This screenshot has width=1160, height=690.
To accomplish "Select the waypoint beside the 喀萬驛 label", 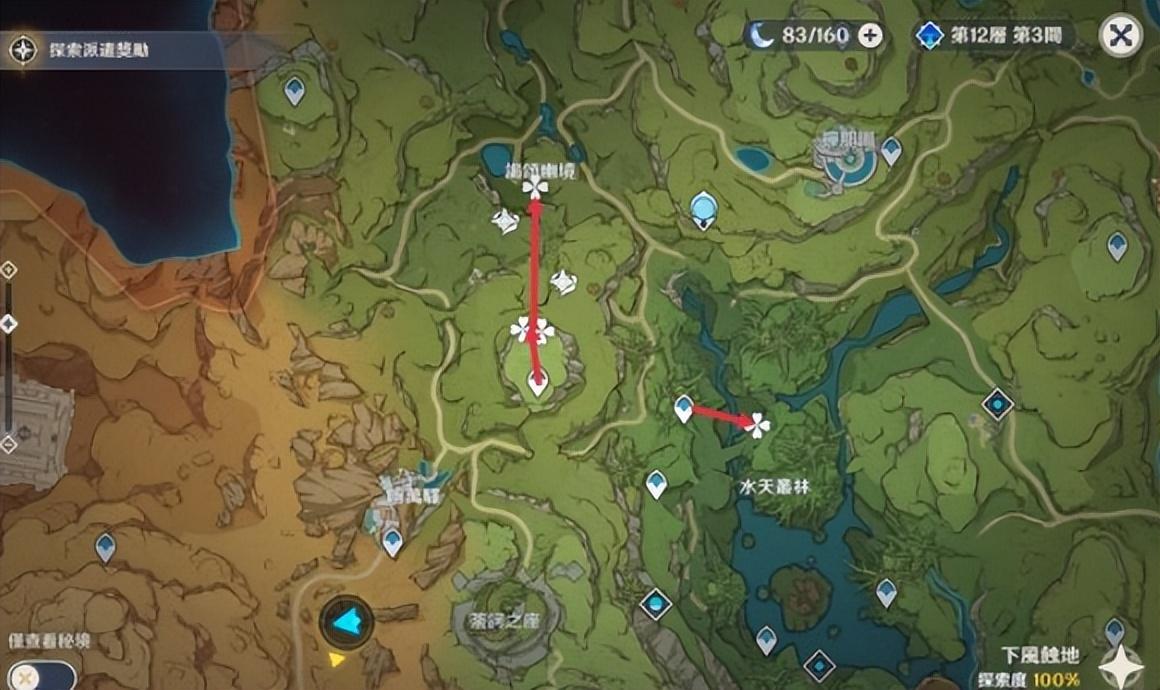I will (392, 541).
